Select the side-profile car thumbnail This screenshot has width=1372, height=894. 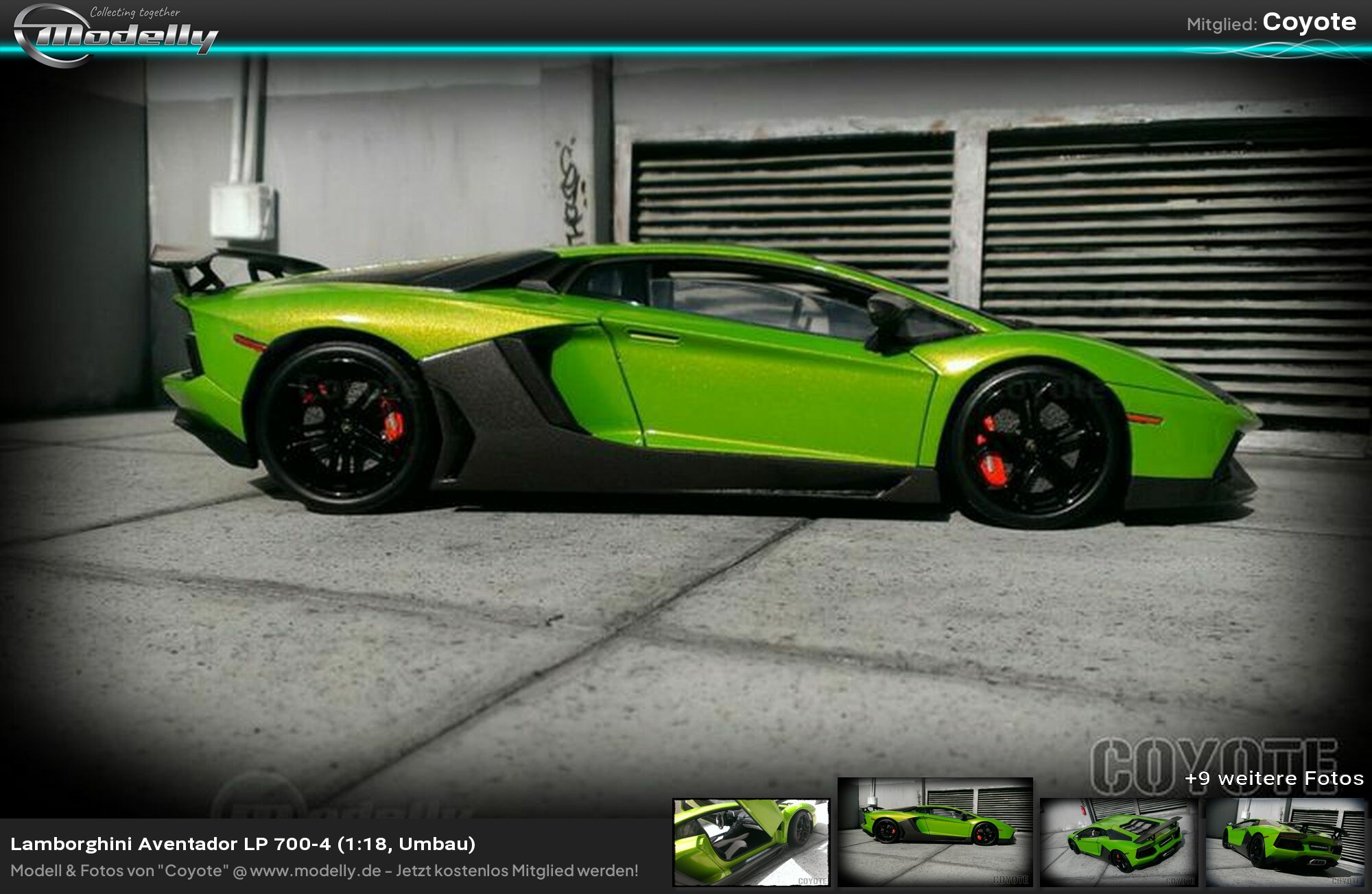[935, 832]
